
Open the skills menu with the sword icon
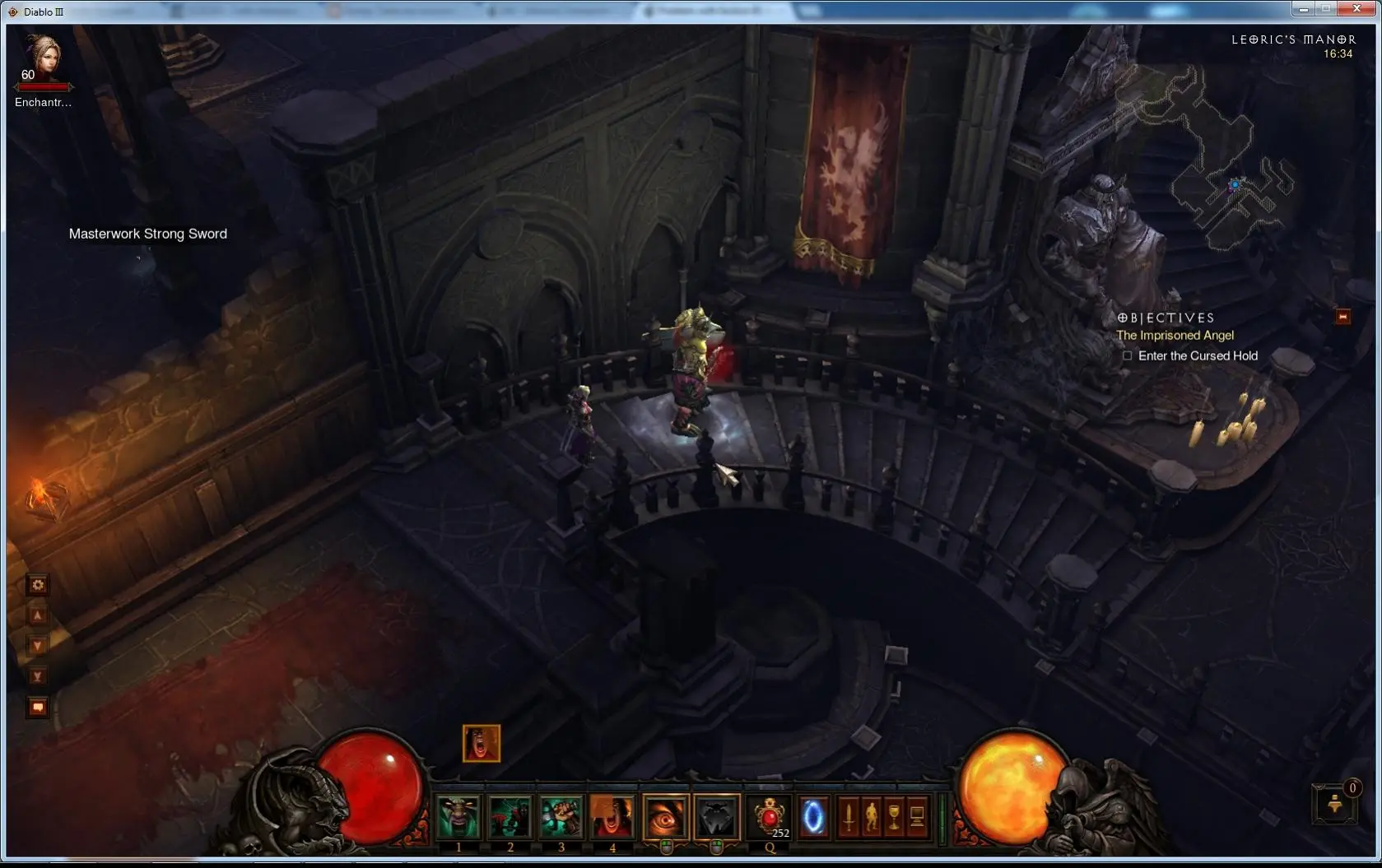point(849,818)
